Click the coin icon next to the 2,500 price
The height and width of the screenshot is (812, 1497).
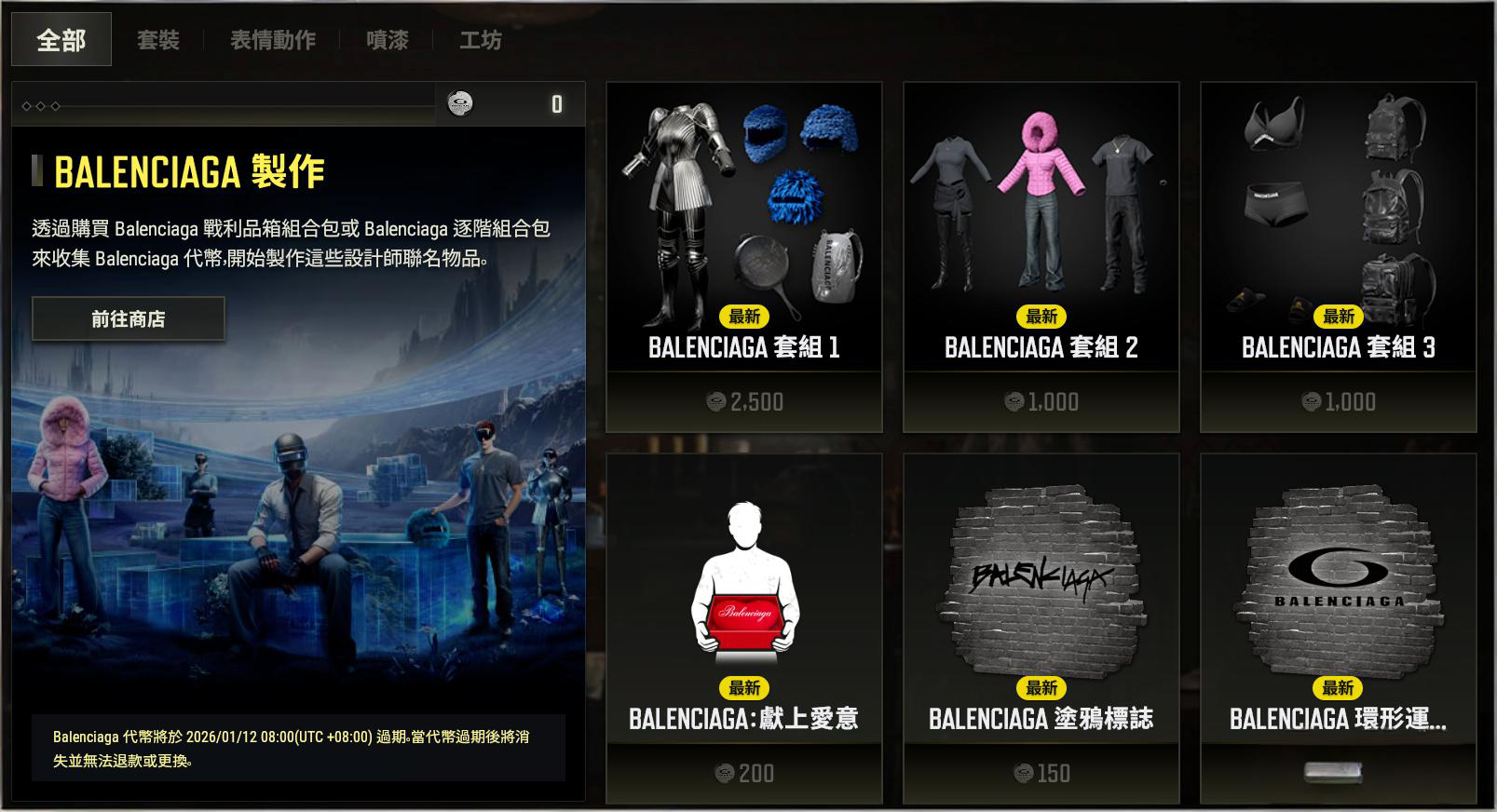click(716, 401)
